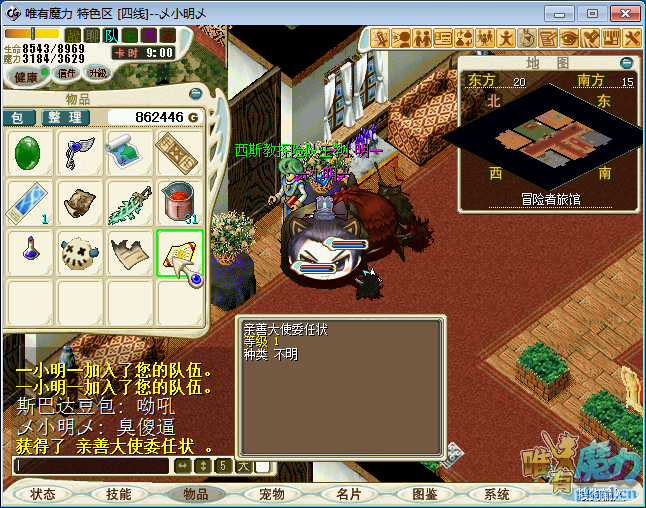Select the stitched doll head item
The width and height of the screenshot is (646, 508).
click(81, 254)
